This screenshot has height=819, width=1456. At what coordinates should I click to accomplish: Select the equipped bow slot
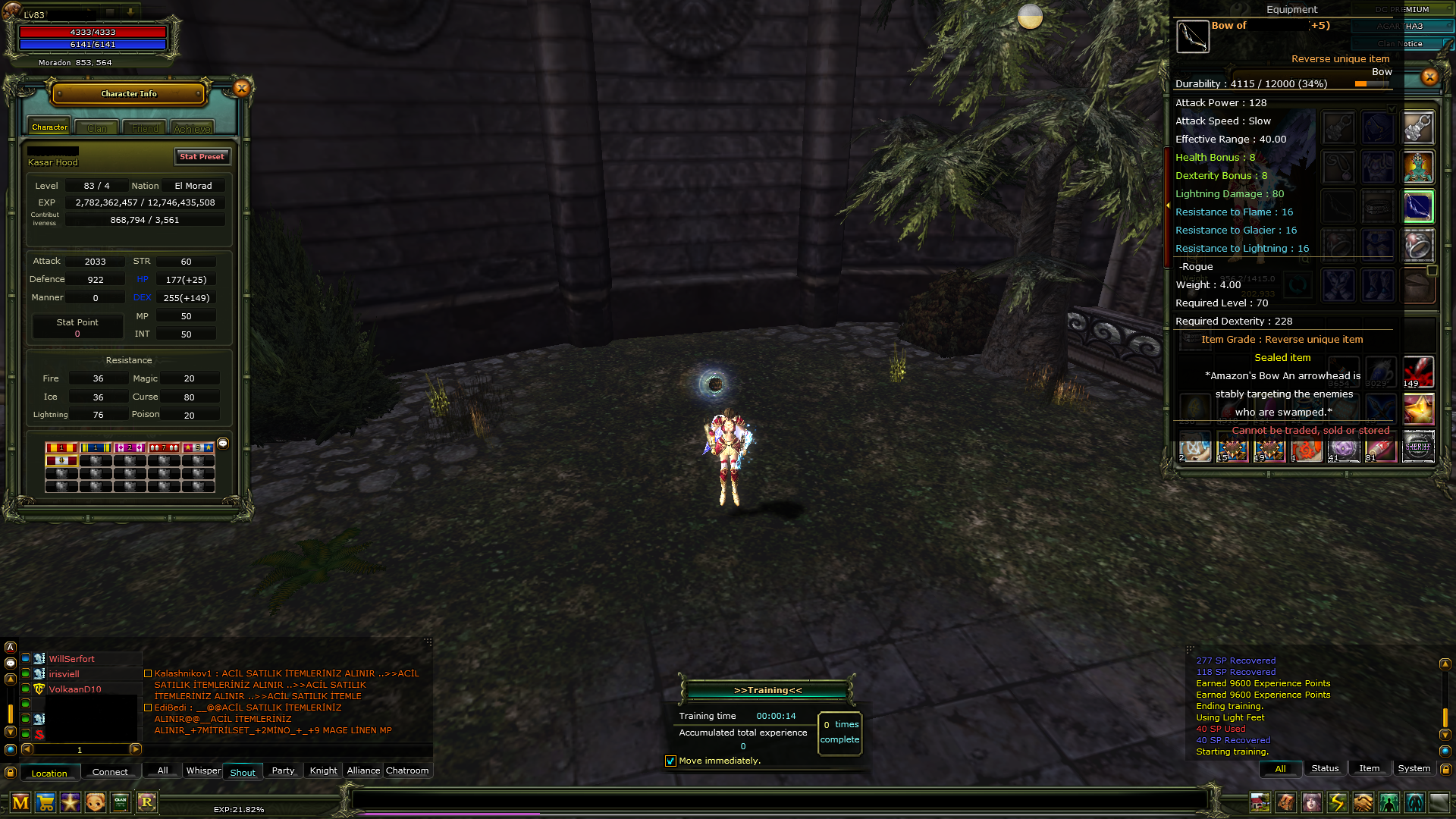pyautogui.click(x=1418, y=207)
